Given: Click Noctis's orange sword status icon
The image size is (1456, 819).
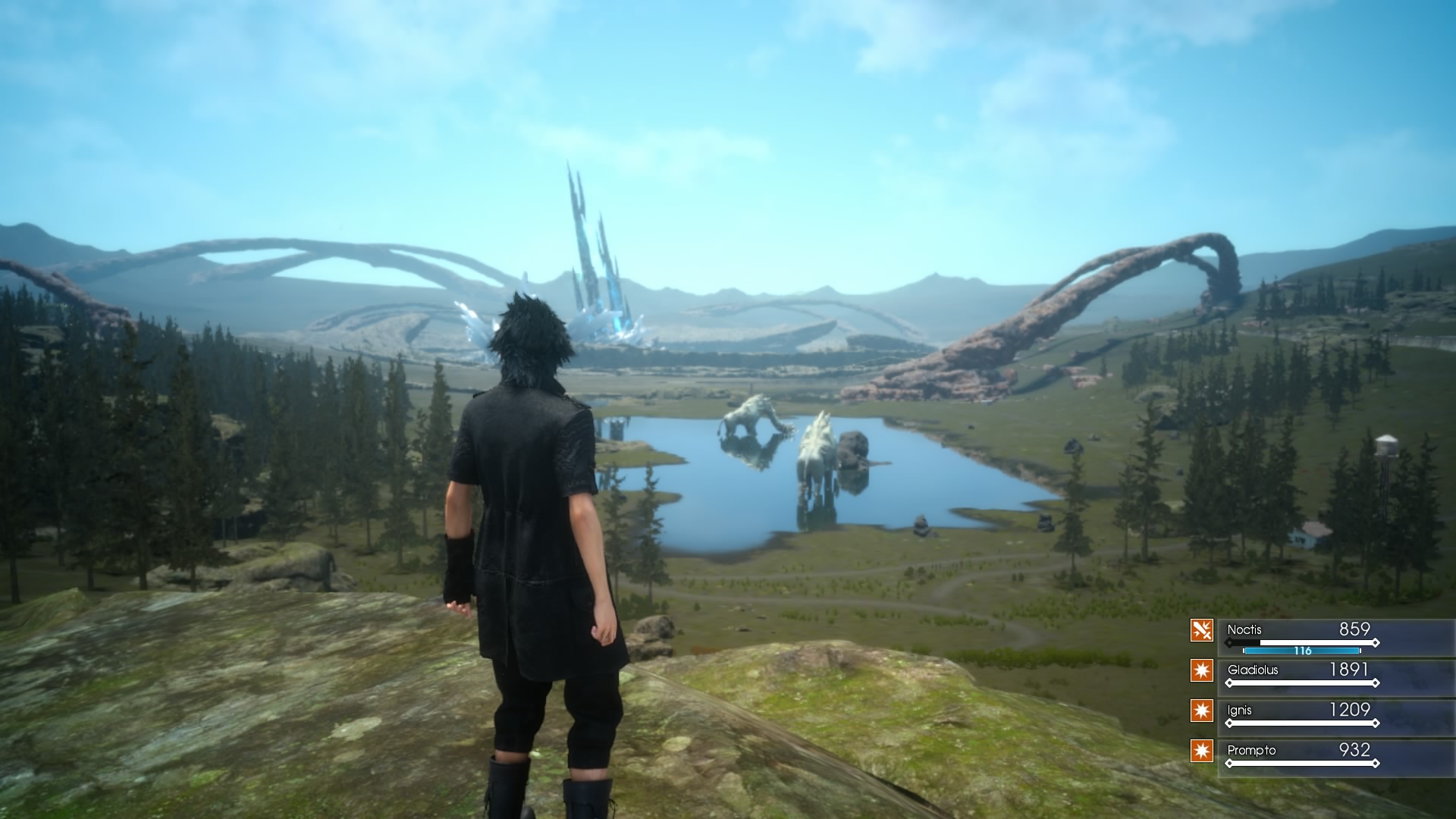Looking at the screenshot, I should click(x=1202, y=630).
